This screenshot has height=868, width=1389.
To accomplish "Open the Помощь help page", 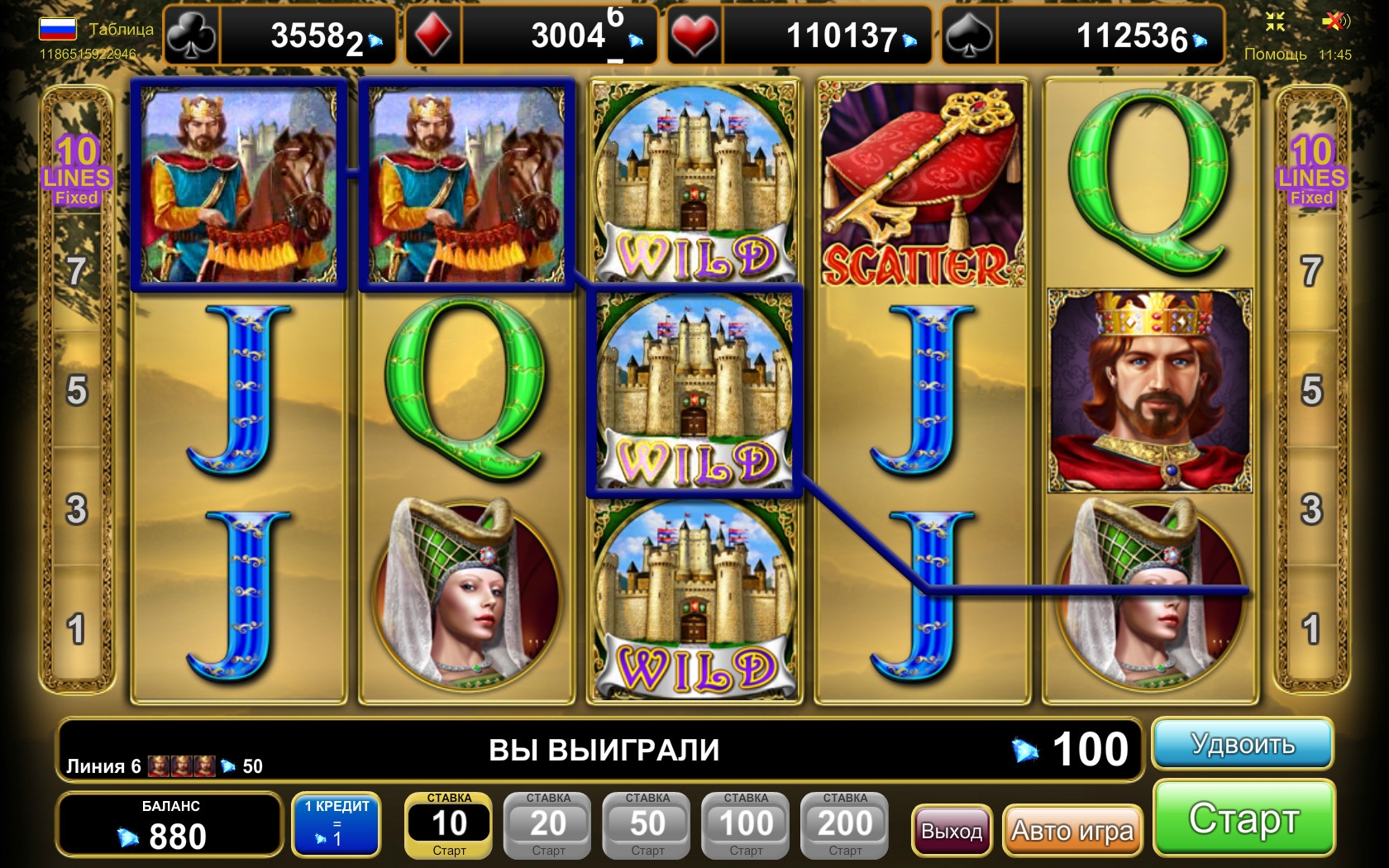I will coord(1275,55).
